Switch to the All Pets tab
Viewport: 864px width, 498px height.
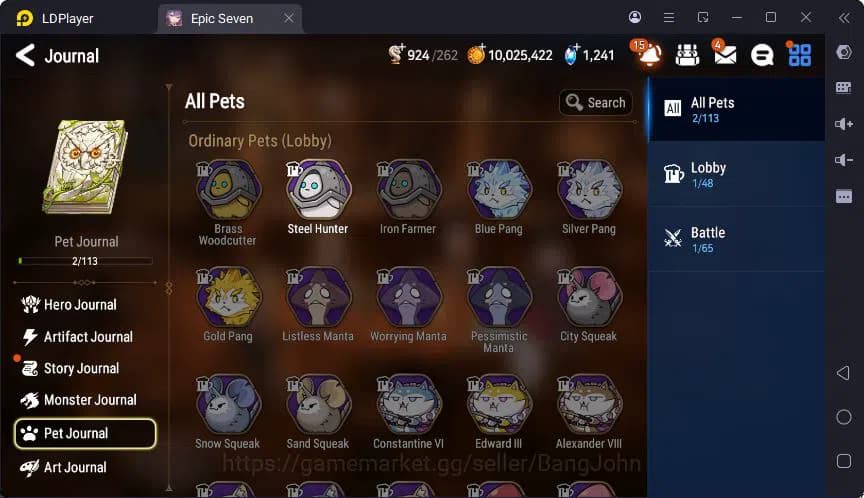[x=736, y=109]
